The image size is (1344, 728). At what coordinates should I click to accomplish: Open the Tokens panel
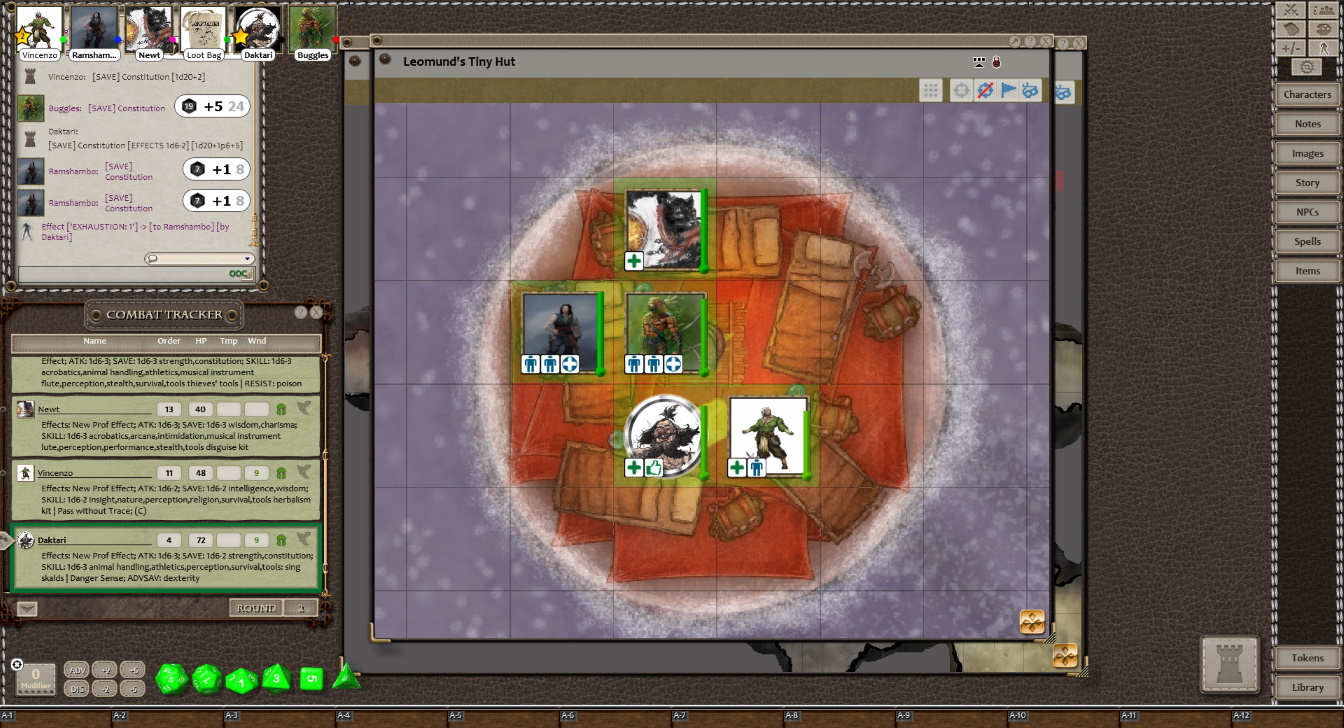tap(1307, 658)
